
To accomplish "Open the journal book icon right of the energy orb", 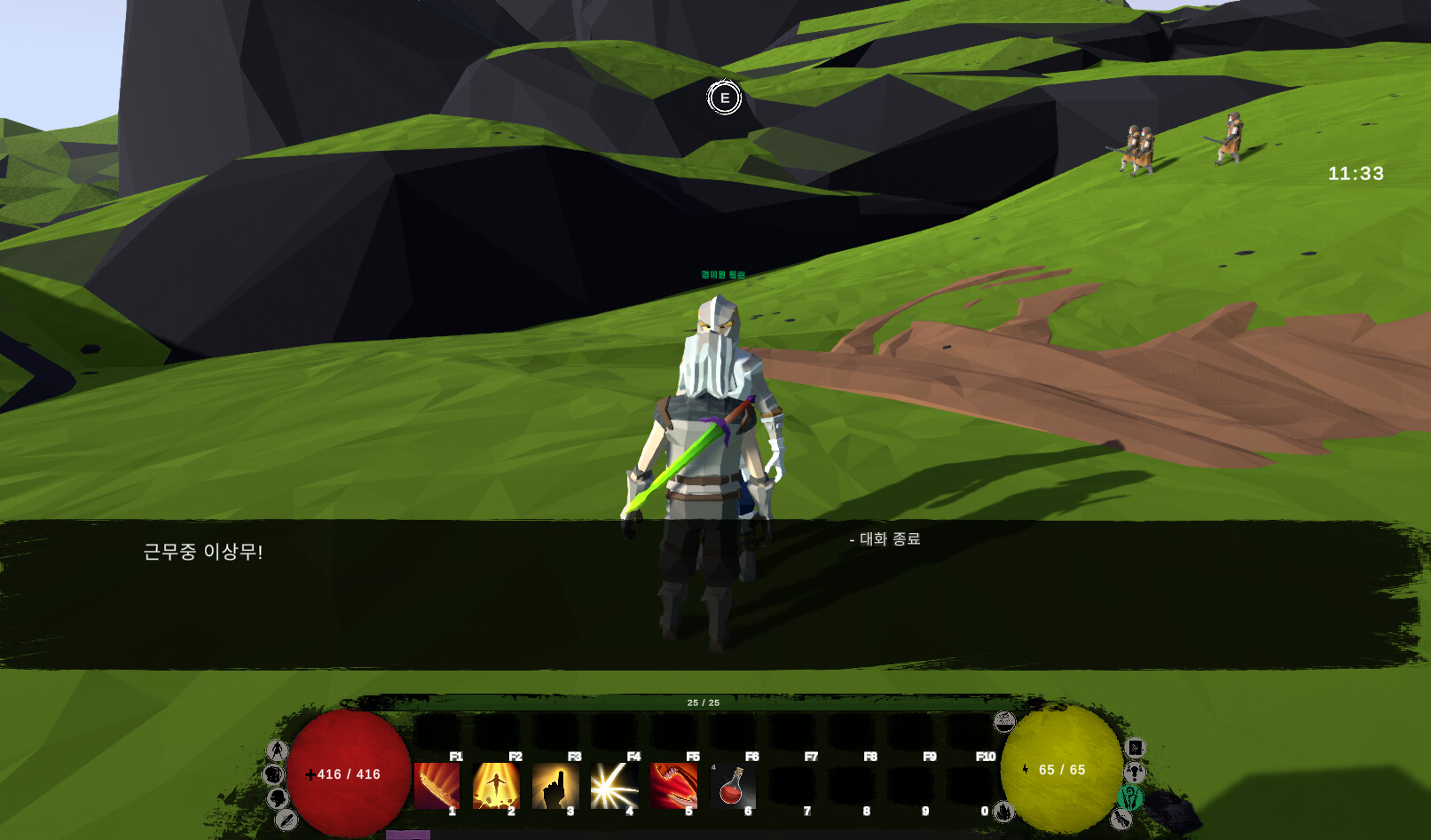I will coord(1136,748).
